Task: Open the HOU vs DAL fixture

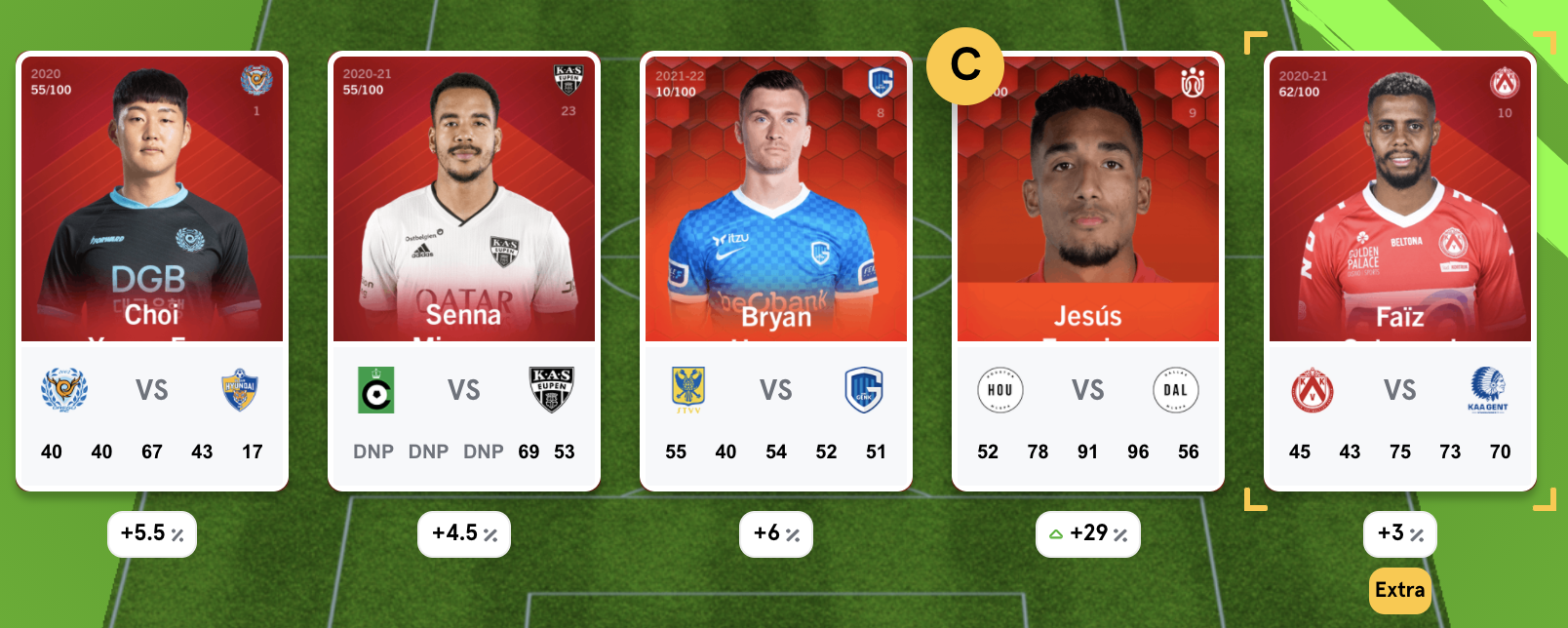Action: (x=1088, y=390)
